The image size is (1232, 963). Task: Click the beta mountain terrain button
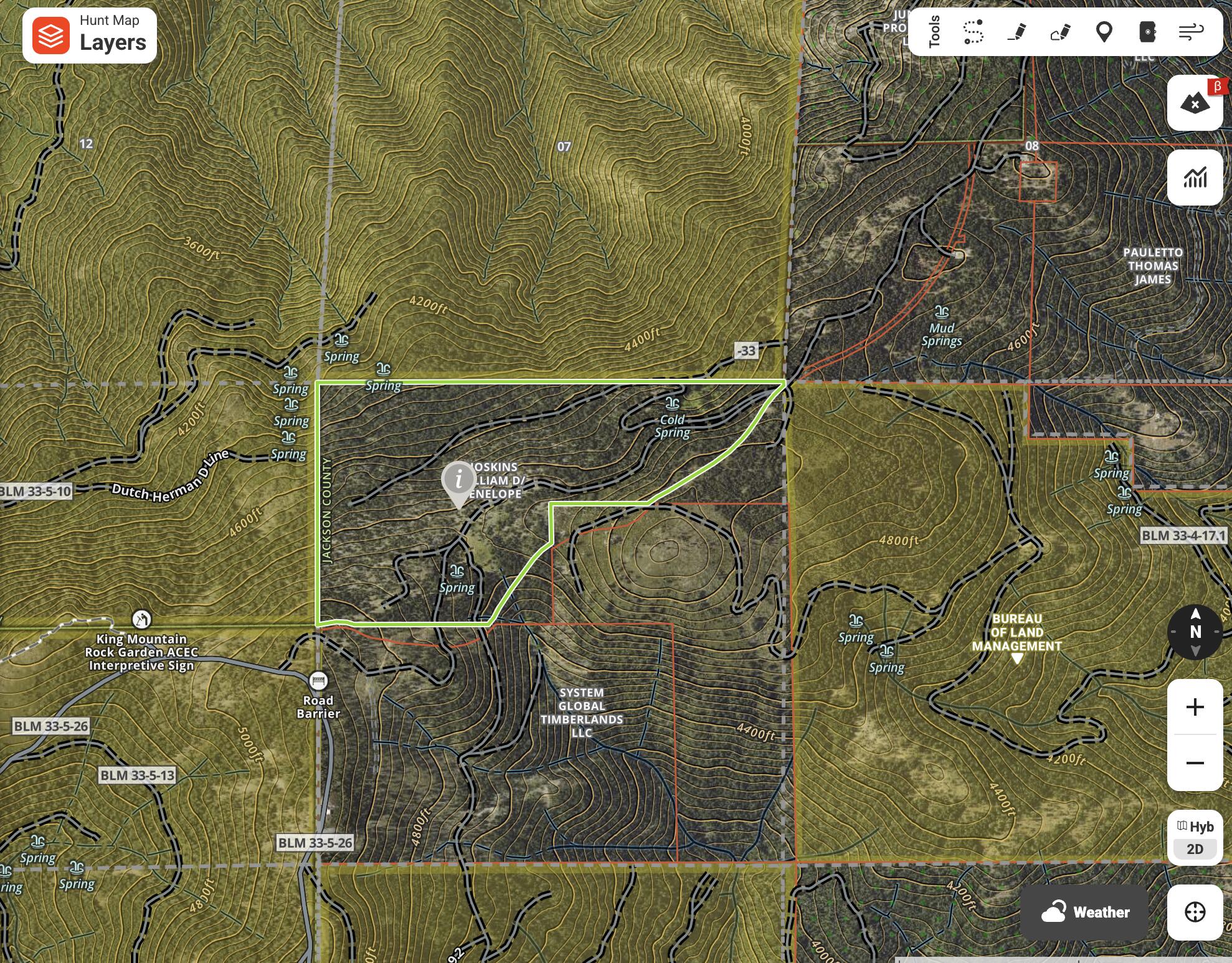(1195, 103)
